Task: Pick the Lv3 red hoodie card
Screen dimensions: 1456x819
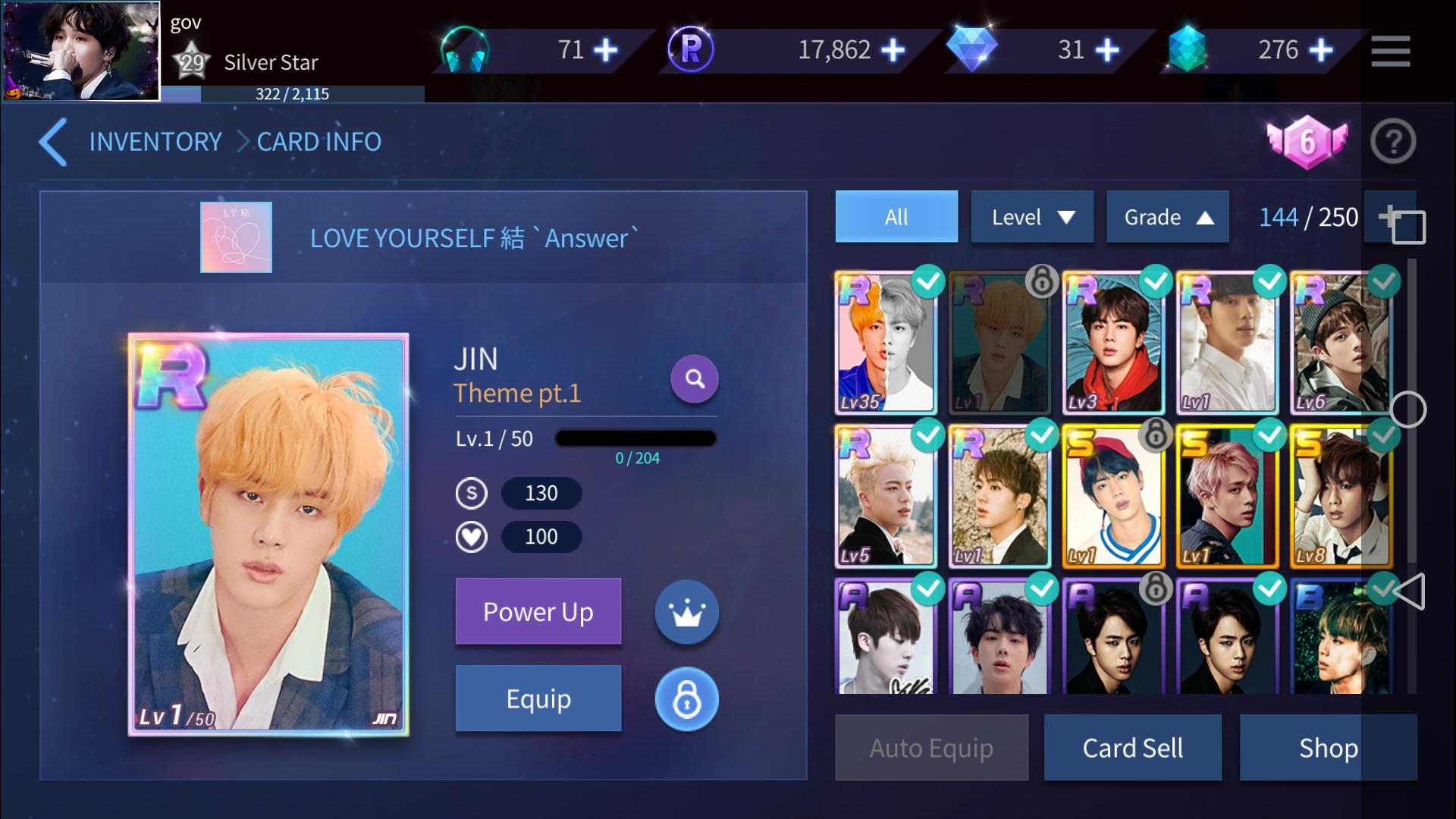Action: pyautogui.click(x=1113, y=343)
